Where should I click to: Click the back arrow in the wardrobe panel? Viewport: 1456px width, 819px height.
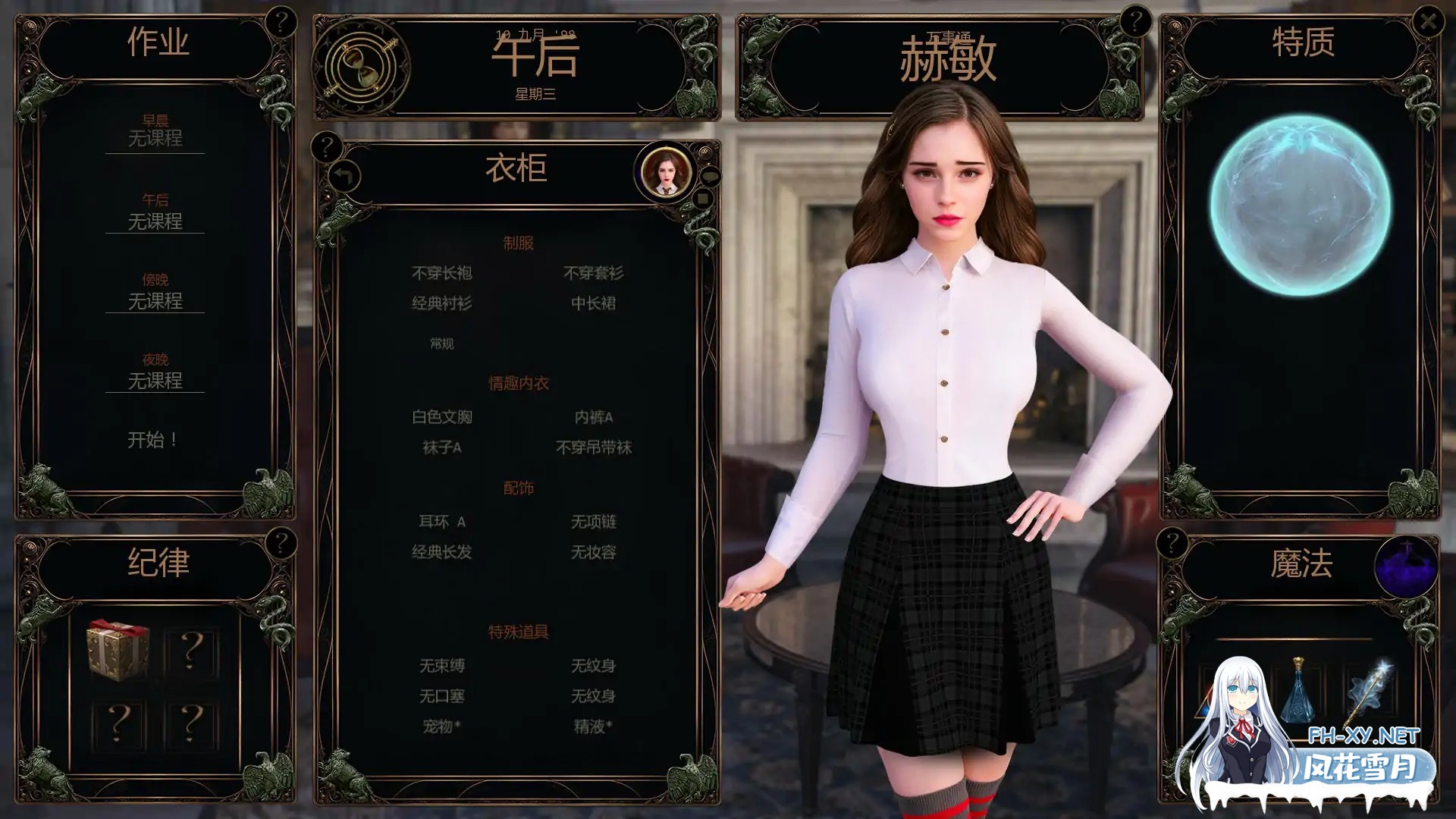coord(345,176)
